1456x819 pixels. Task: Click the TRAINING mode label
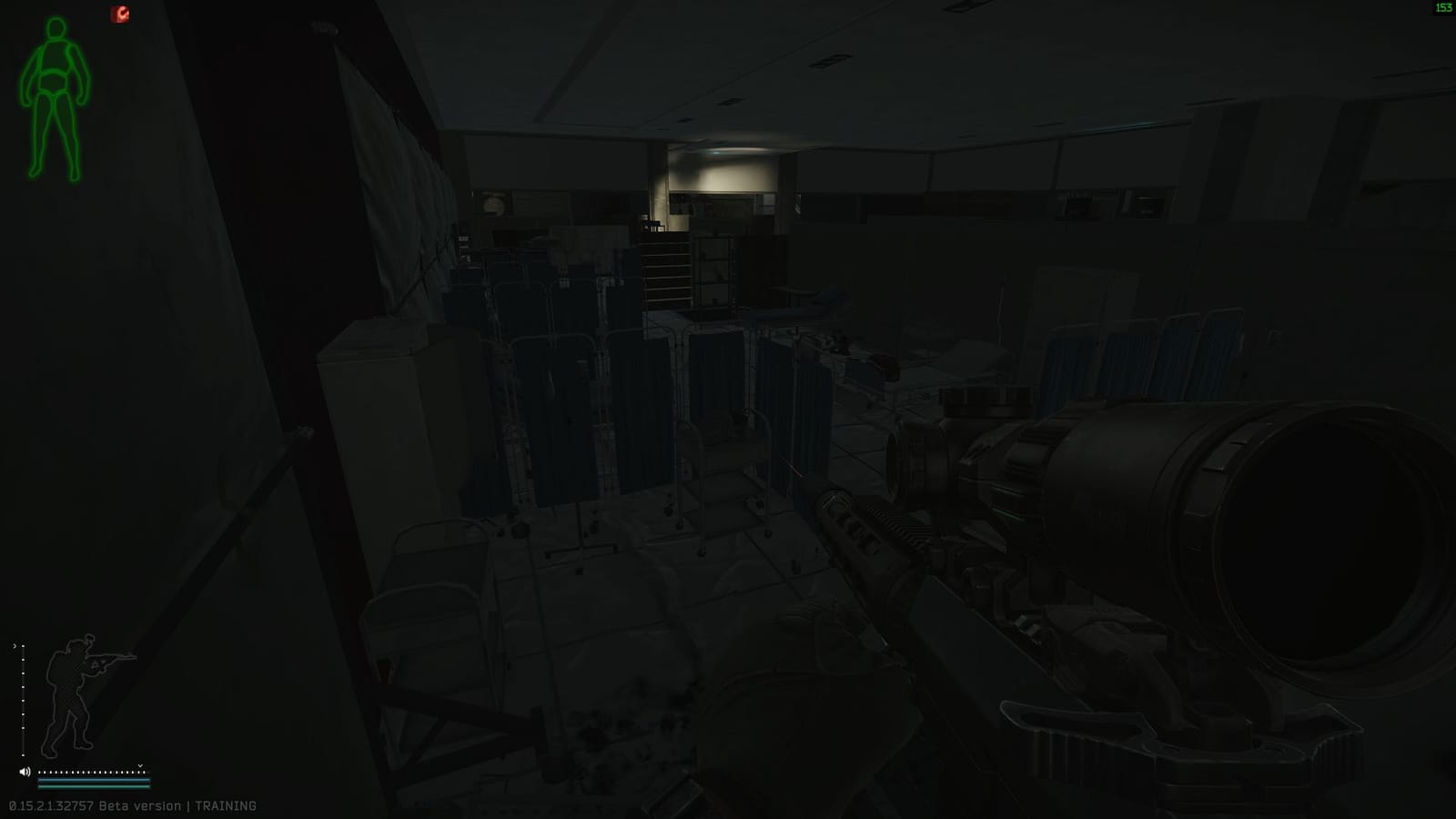[228, 804]
